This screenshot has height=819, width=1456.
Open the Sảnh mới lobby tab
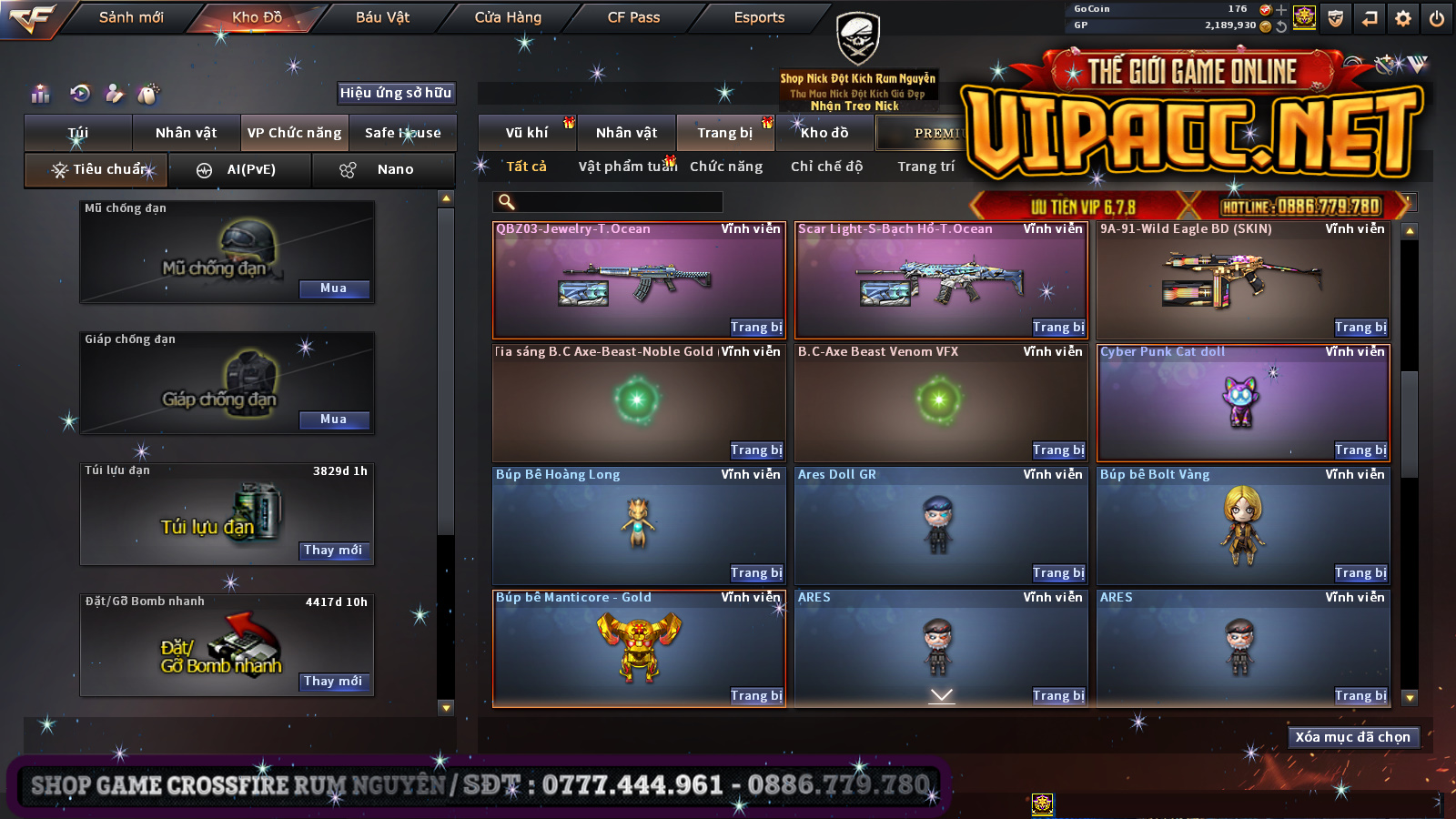[x=131, y=17]
